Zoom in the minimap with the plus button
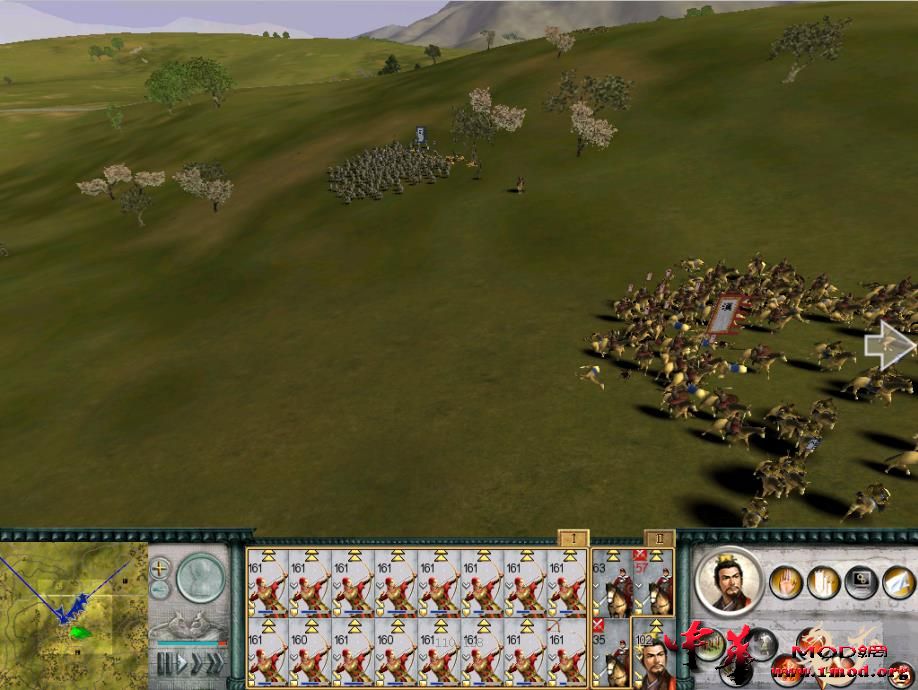The width and height of the screenshot is (918, 690). click(x=160, y=568)
